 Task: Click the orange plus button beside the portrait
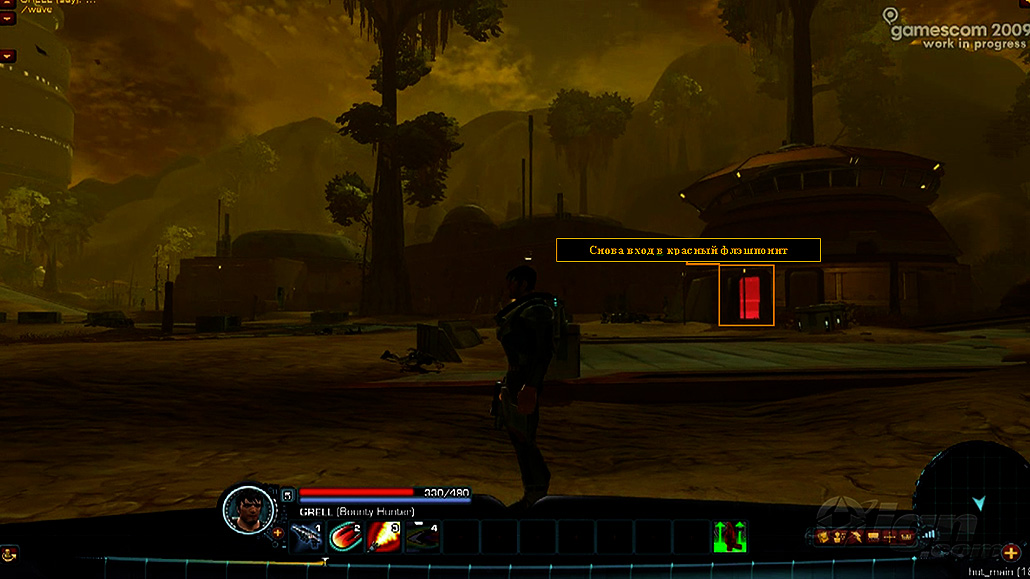pos(278,532)
